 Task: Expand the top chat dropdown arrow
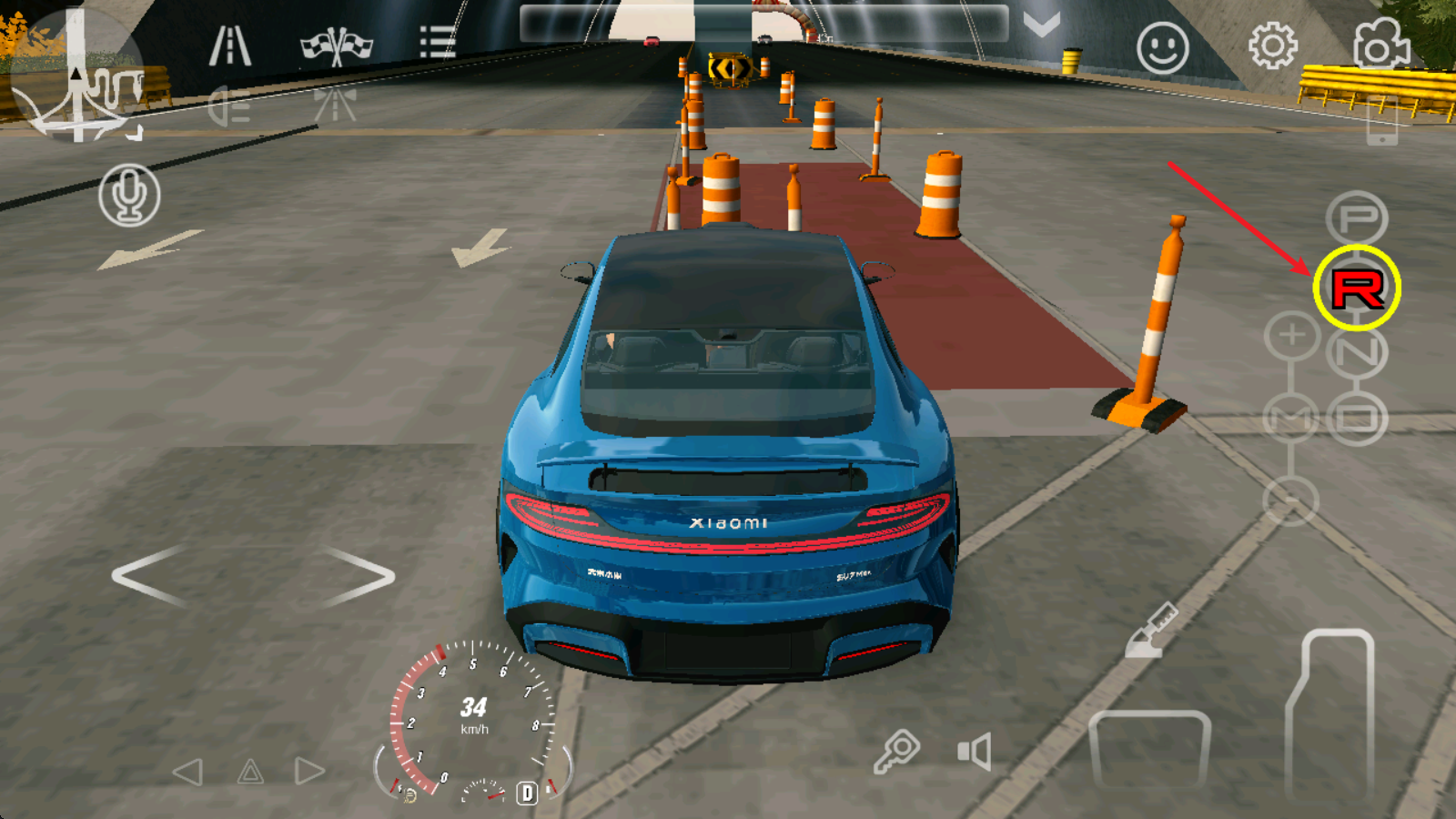(1041, 25)
